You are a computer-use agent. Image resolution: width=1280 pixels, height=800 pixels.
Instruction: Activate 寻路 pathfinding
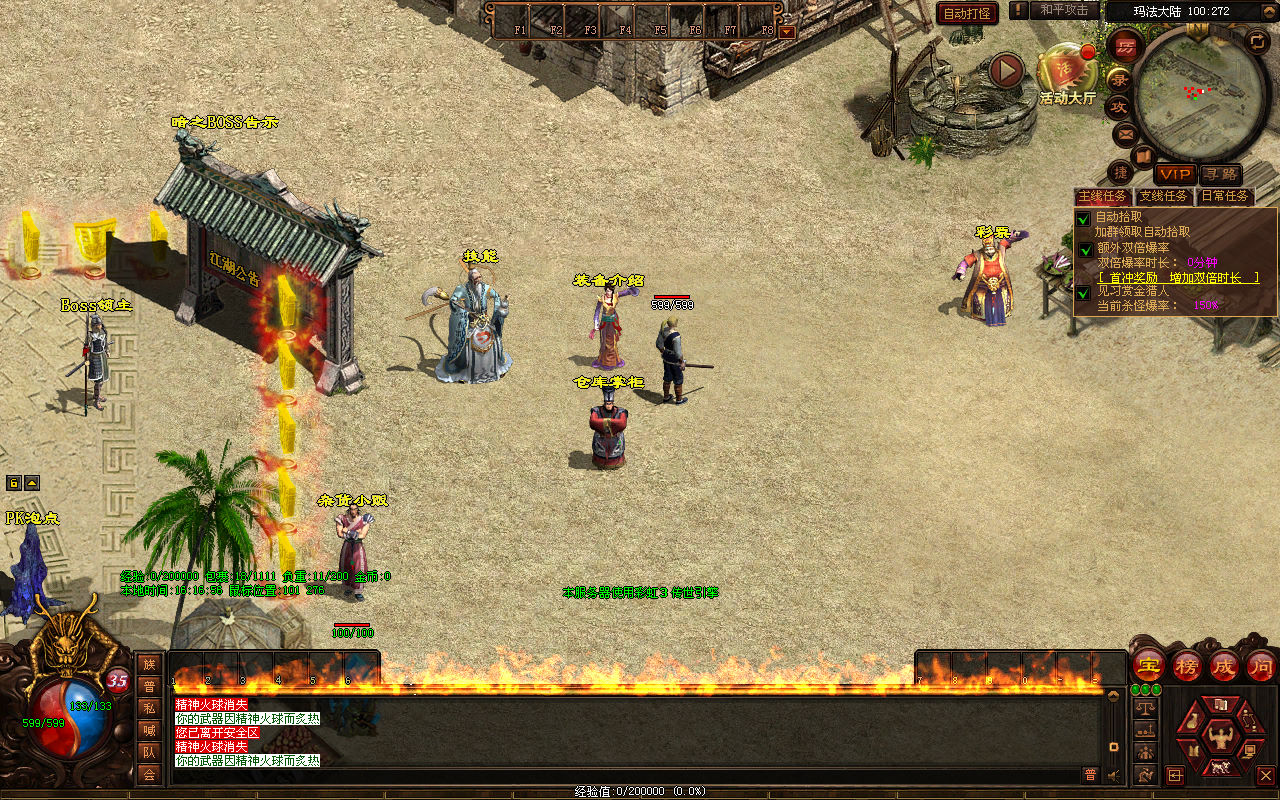[1220, 174]
